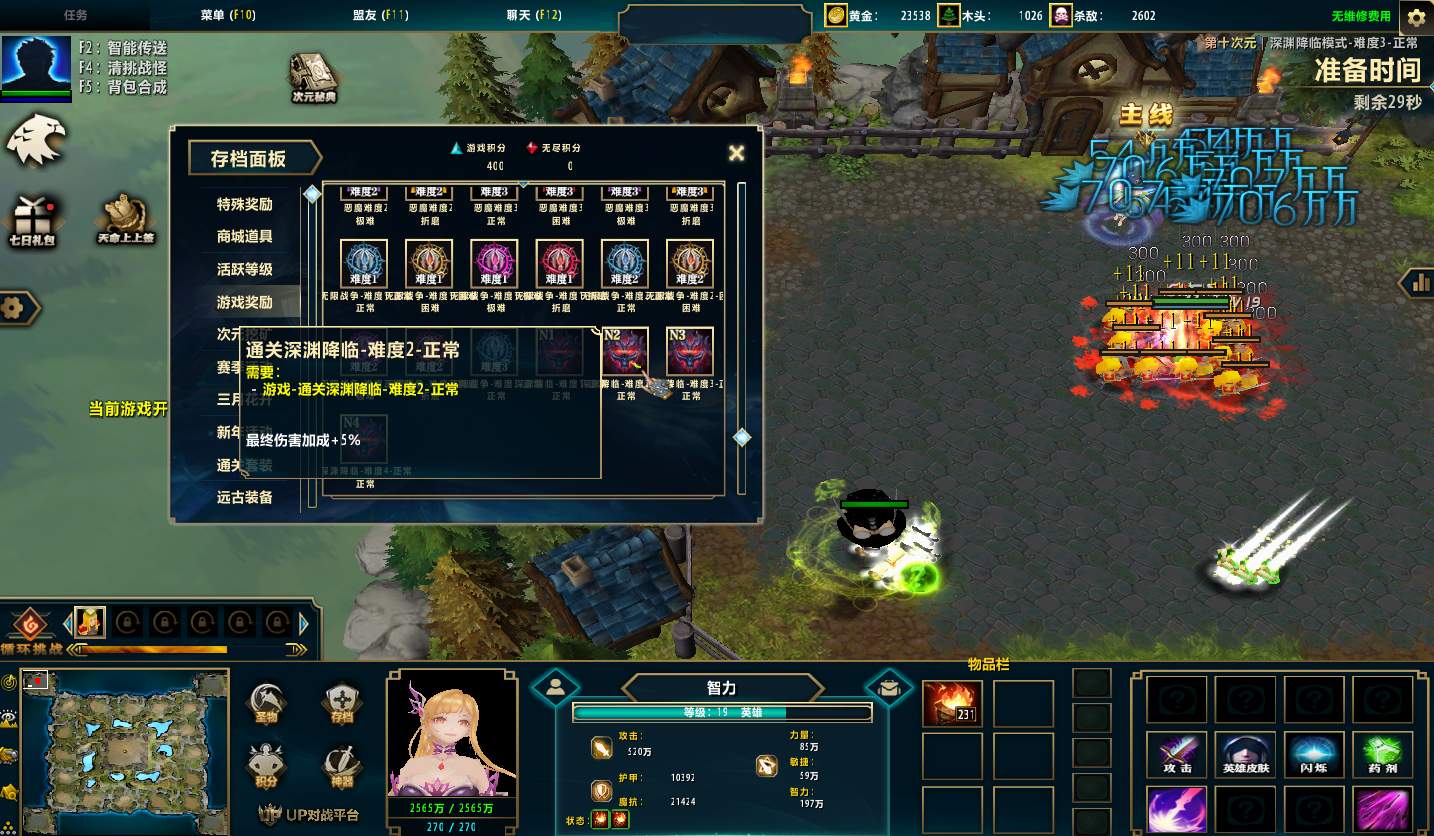Open the 菜单 (F10) menu
This screenshot has width=1434, height=836.
click(226, 15)
